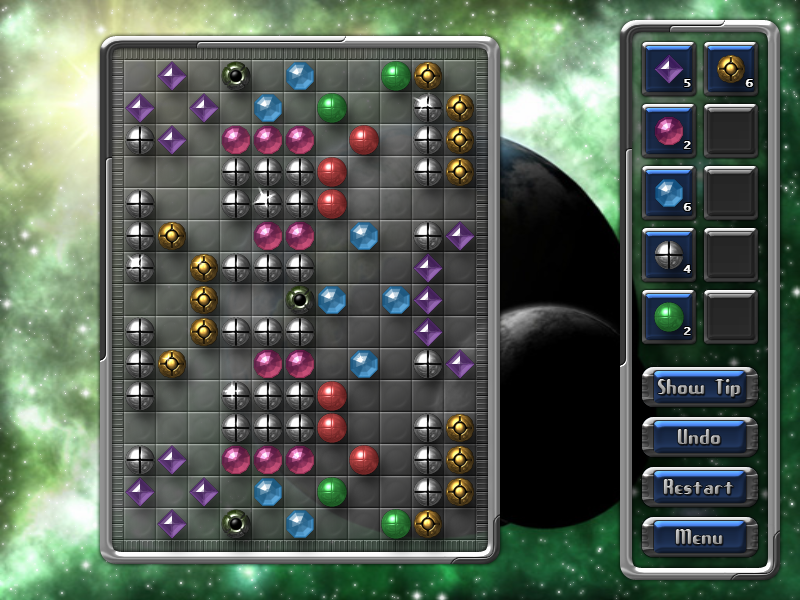
Task: Select the blue octagon gem slot
Action: point(668,193)
